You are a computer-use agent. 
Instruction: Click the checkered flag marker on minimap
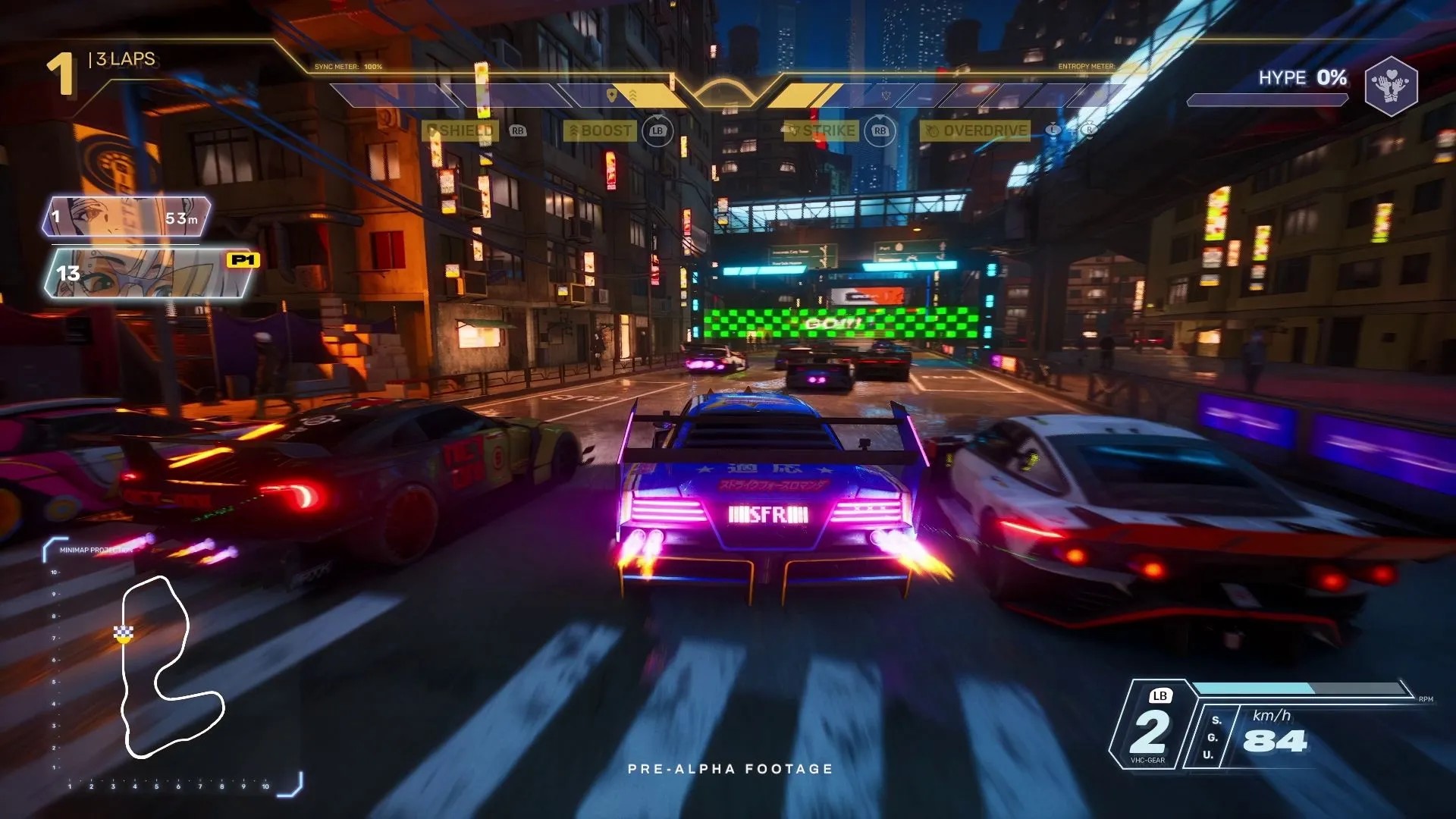(x=124, y=632)
